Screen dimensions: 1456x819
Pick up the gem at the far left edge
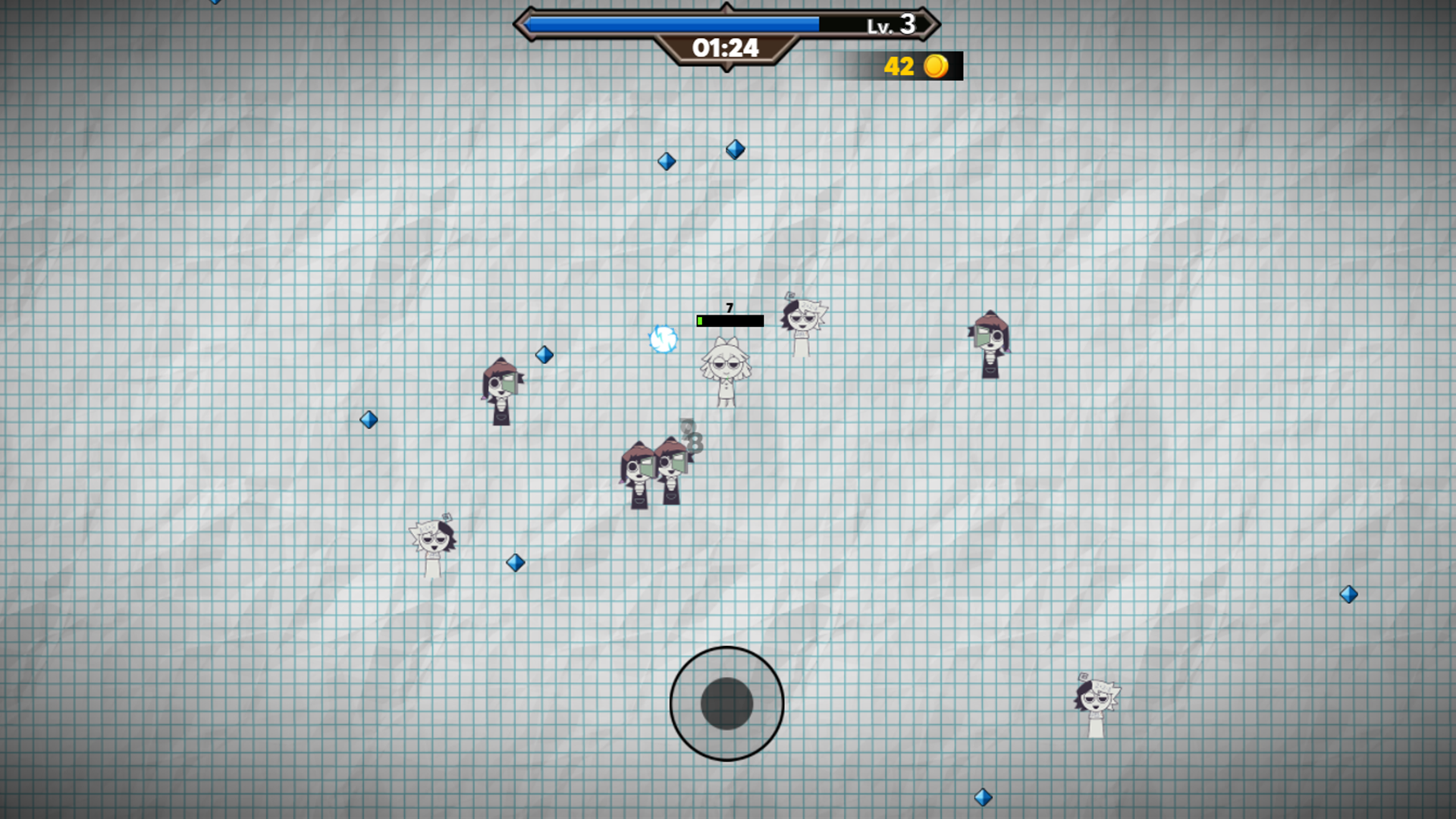(369, 419)
